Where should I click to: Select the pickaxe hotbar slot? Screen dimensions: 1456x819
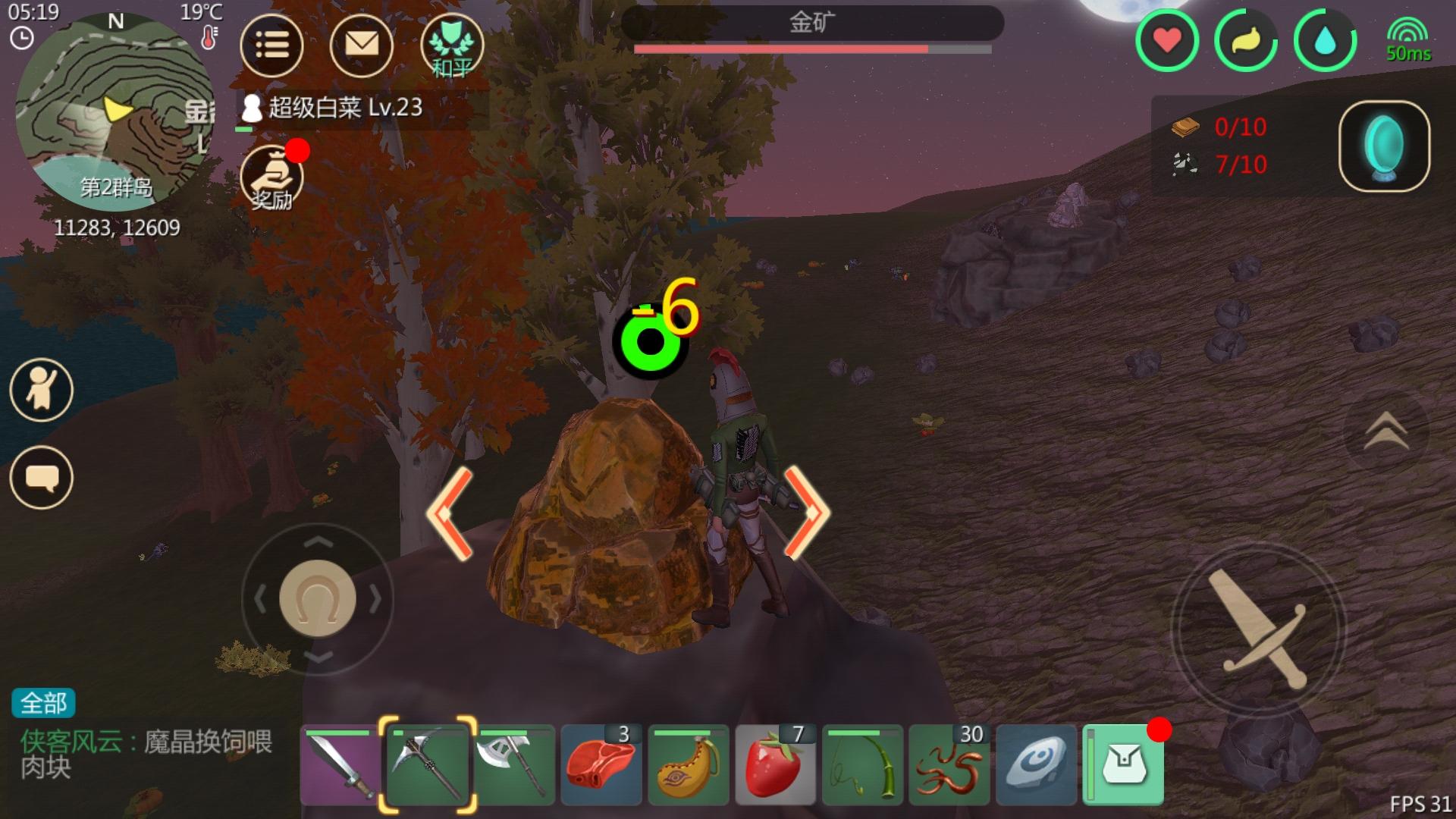point(428,764)
